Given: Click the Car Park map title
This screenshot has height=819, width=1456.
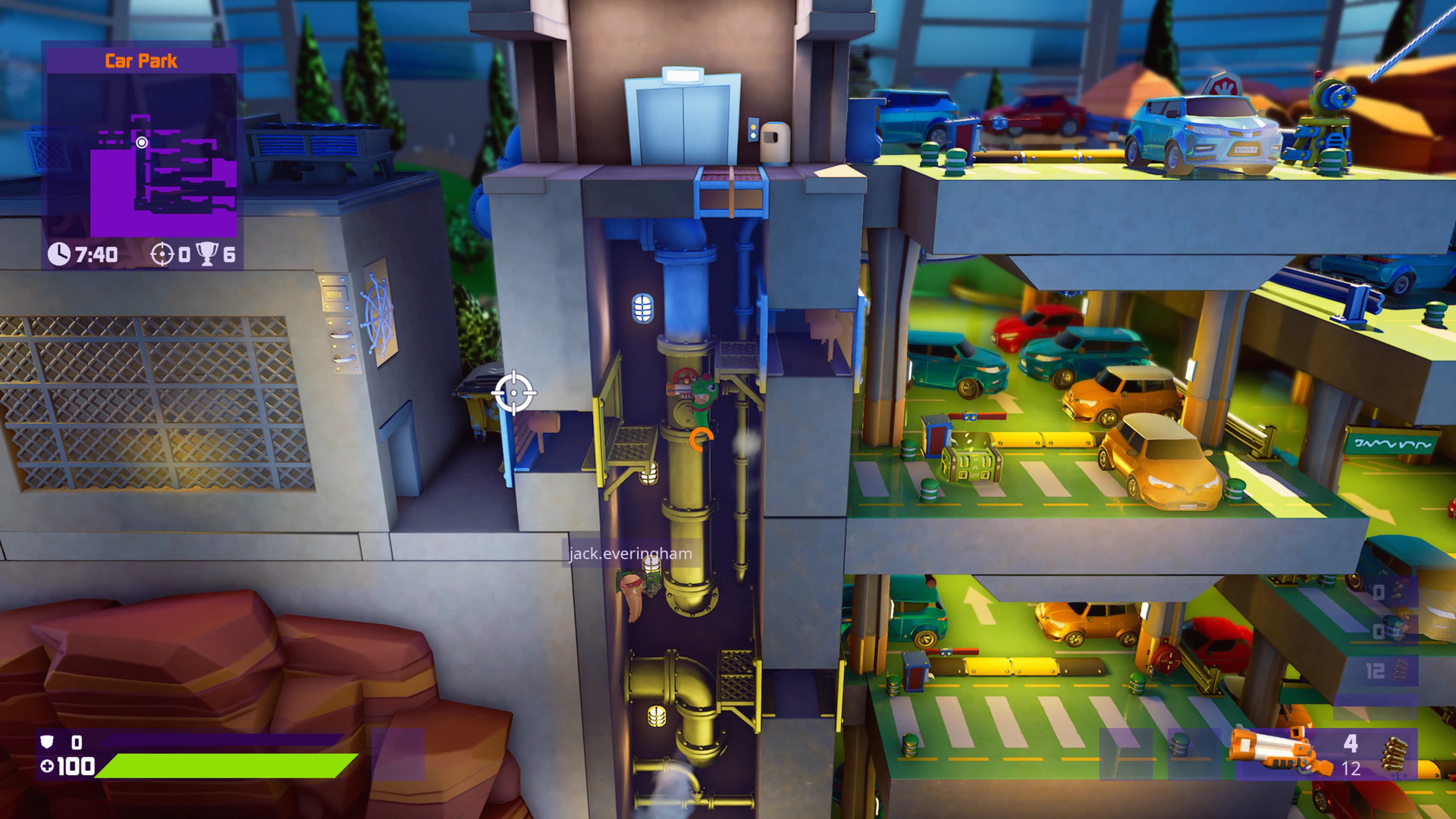Looking at the screenshot, I should coord(140,61).
